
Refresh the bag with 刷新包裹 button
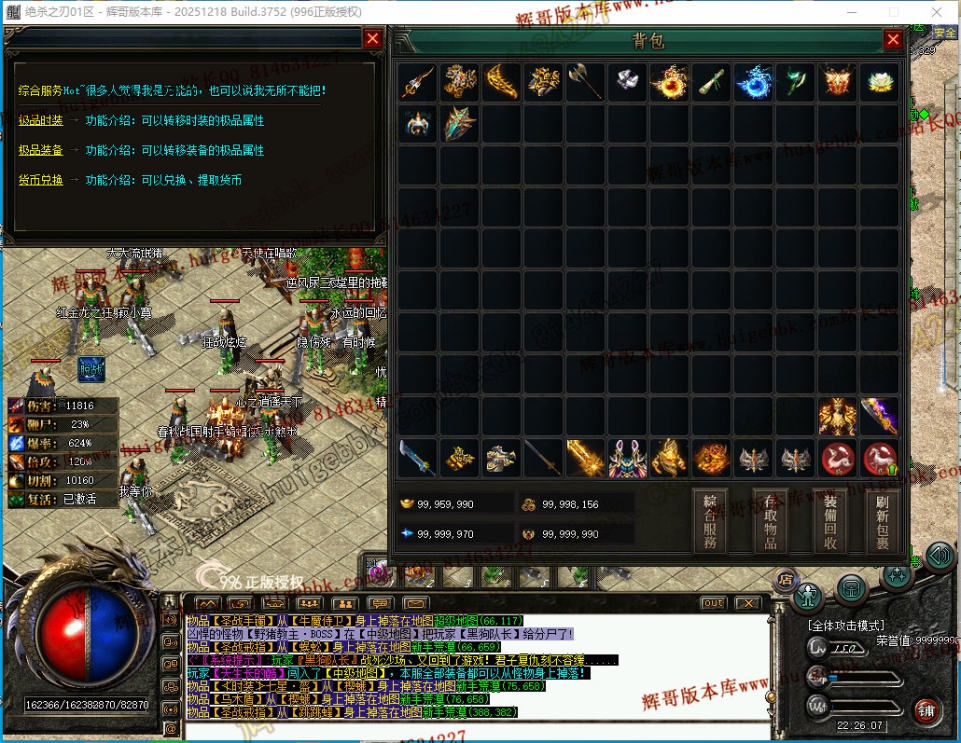[x=881, y=521]
